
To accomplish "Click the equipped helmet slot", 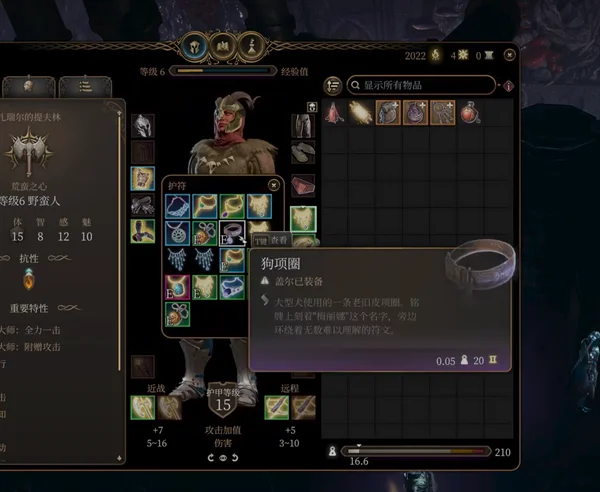I will 142,126.
